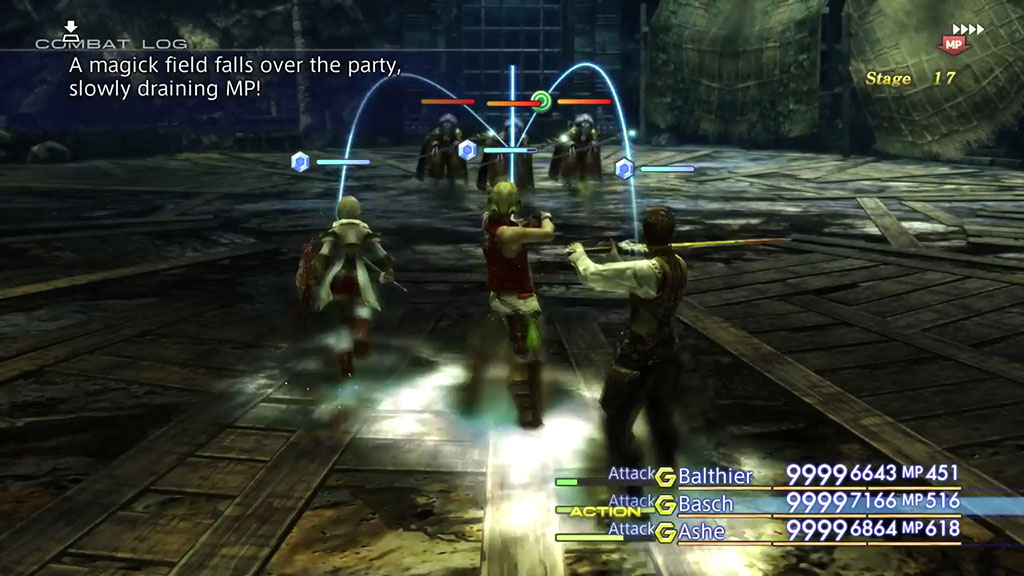Select Basch's party row
Image resolution: width=1024 pixels, height=576 pixels.
point(705,503)
